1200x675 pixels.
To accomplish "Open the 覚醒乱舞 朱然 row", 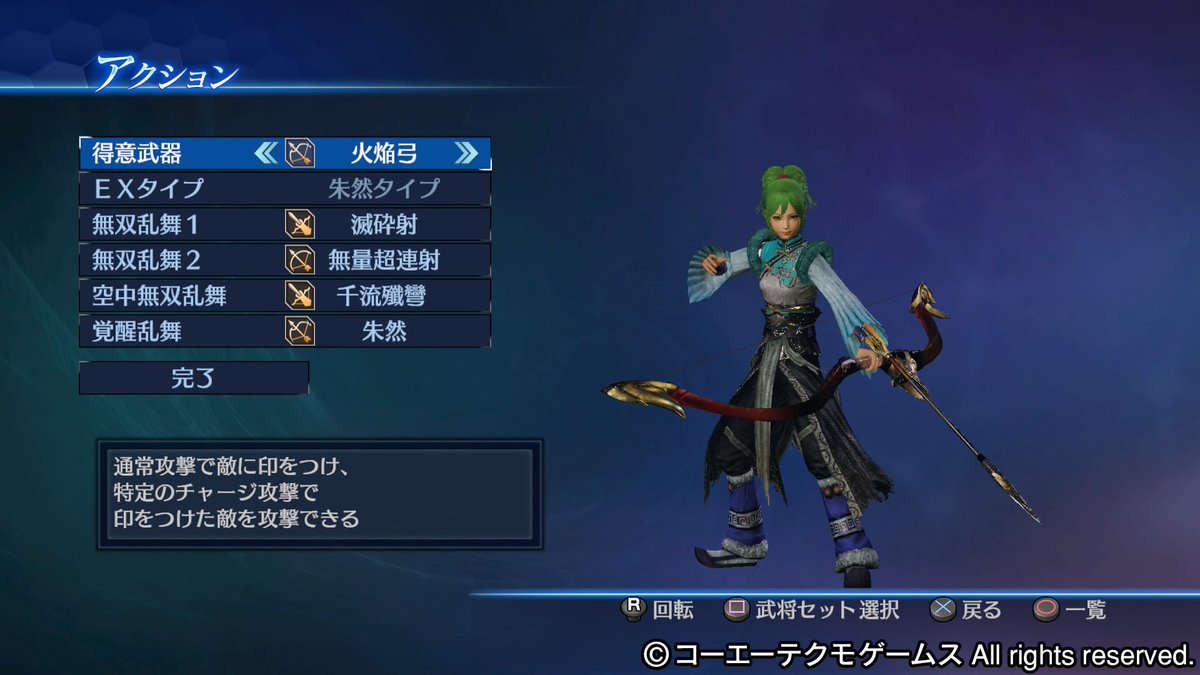I will (x=285, y=331).
